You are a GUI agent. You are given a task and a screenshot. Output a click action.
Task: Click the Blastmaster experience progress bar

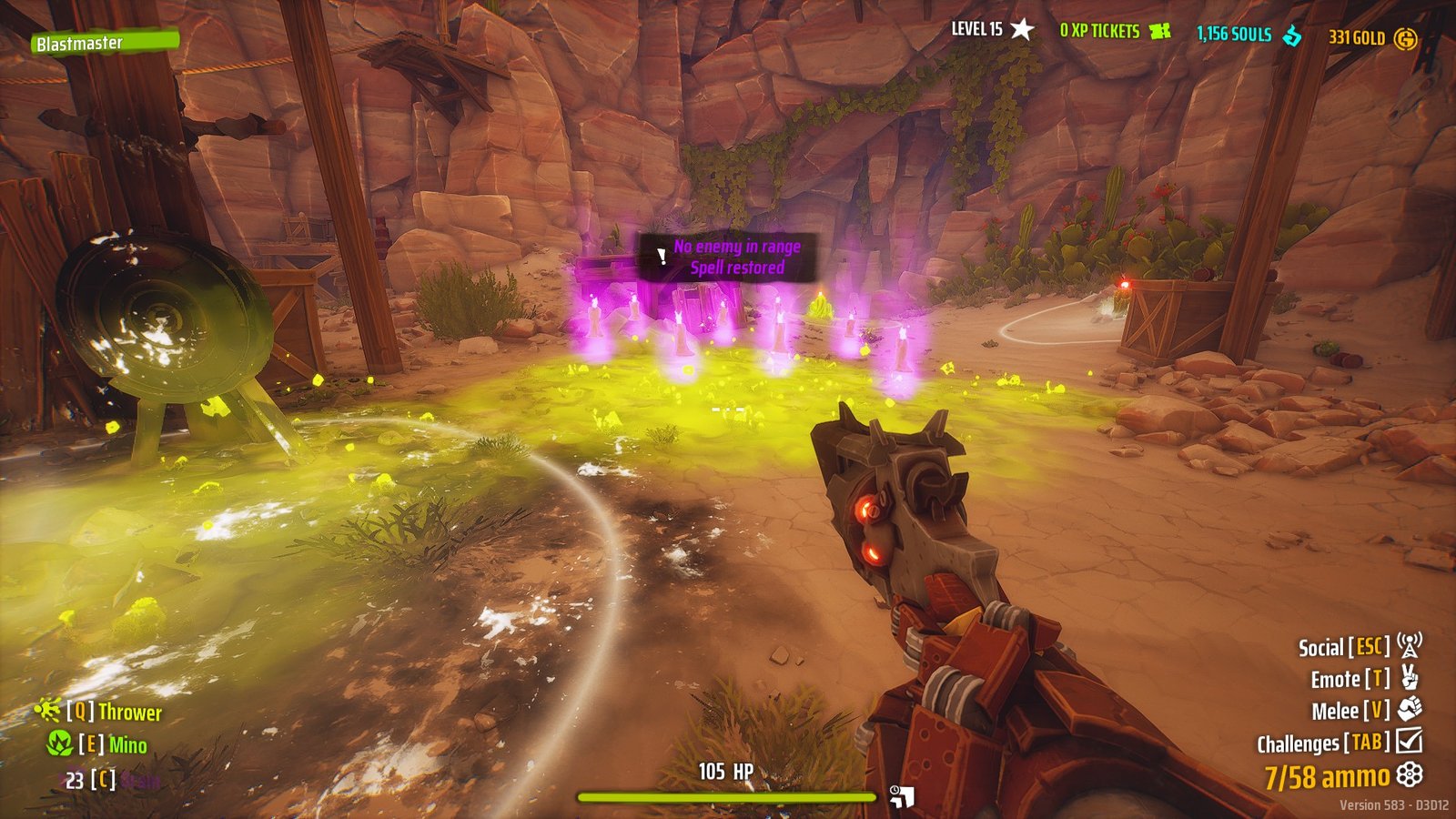[106, 42]
